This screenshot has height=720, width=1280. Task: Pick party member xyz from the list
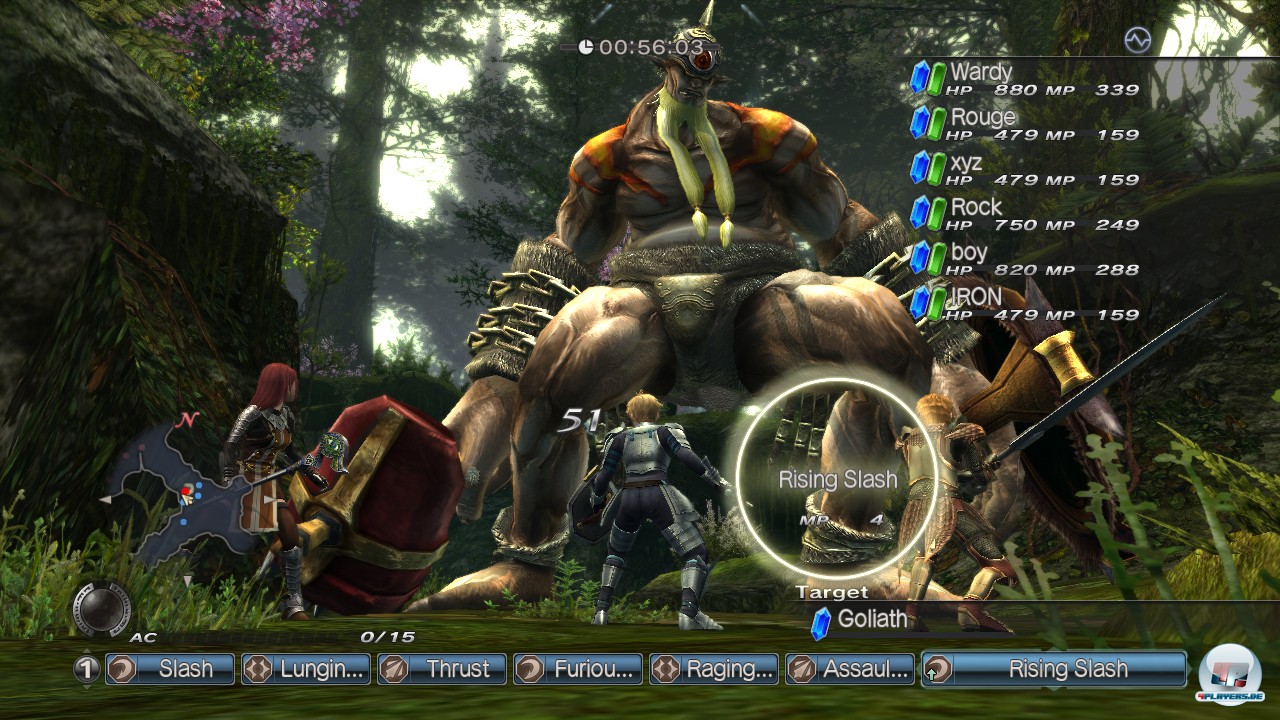click(x=1025, y=169)
